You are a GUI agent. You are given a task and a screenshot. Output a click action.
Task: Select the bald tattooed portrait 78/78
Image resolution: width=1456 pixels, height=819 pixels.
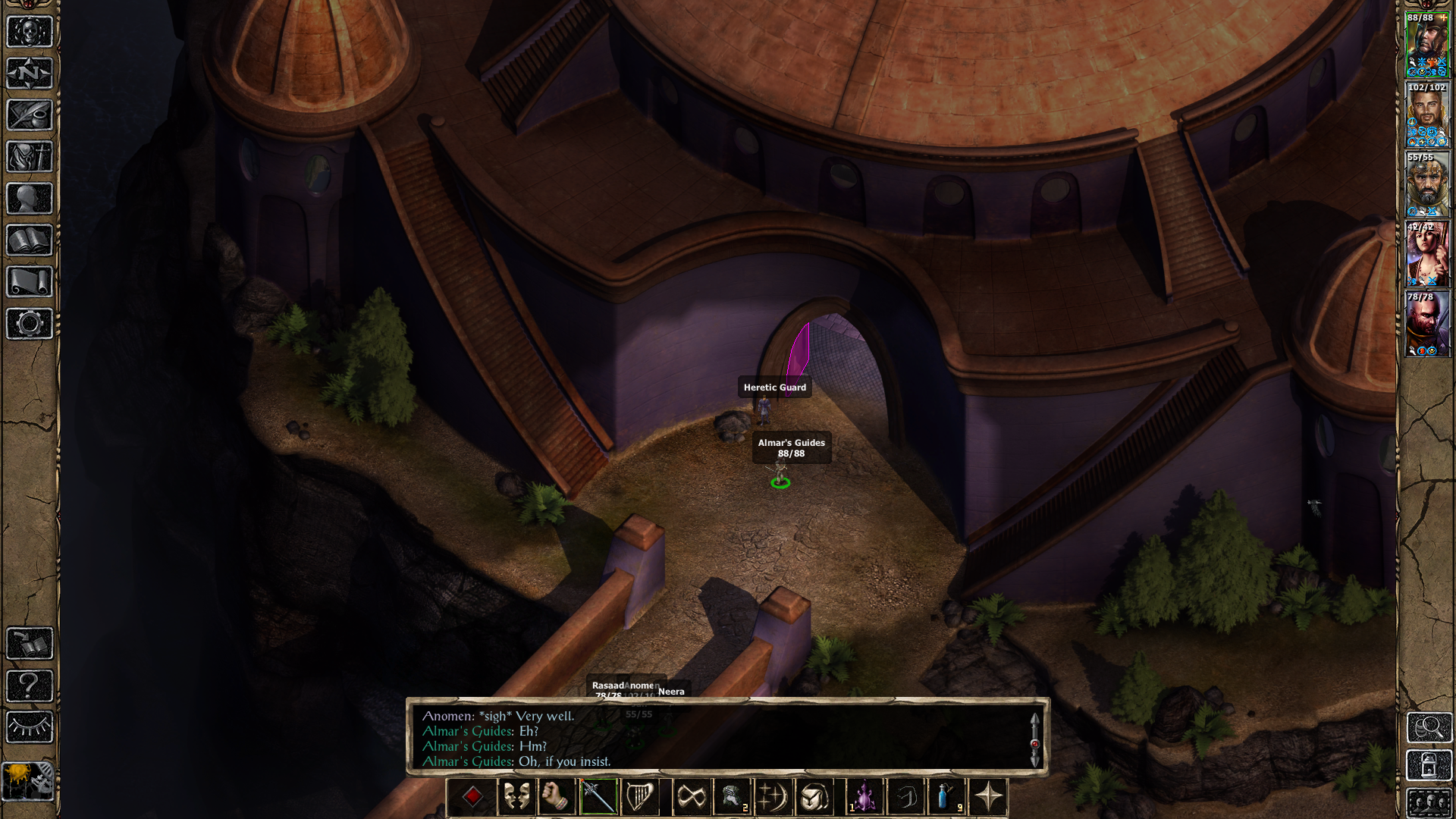(1427, 324)
